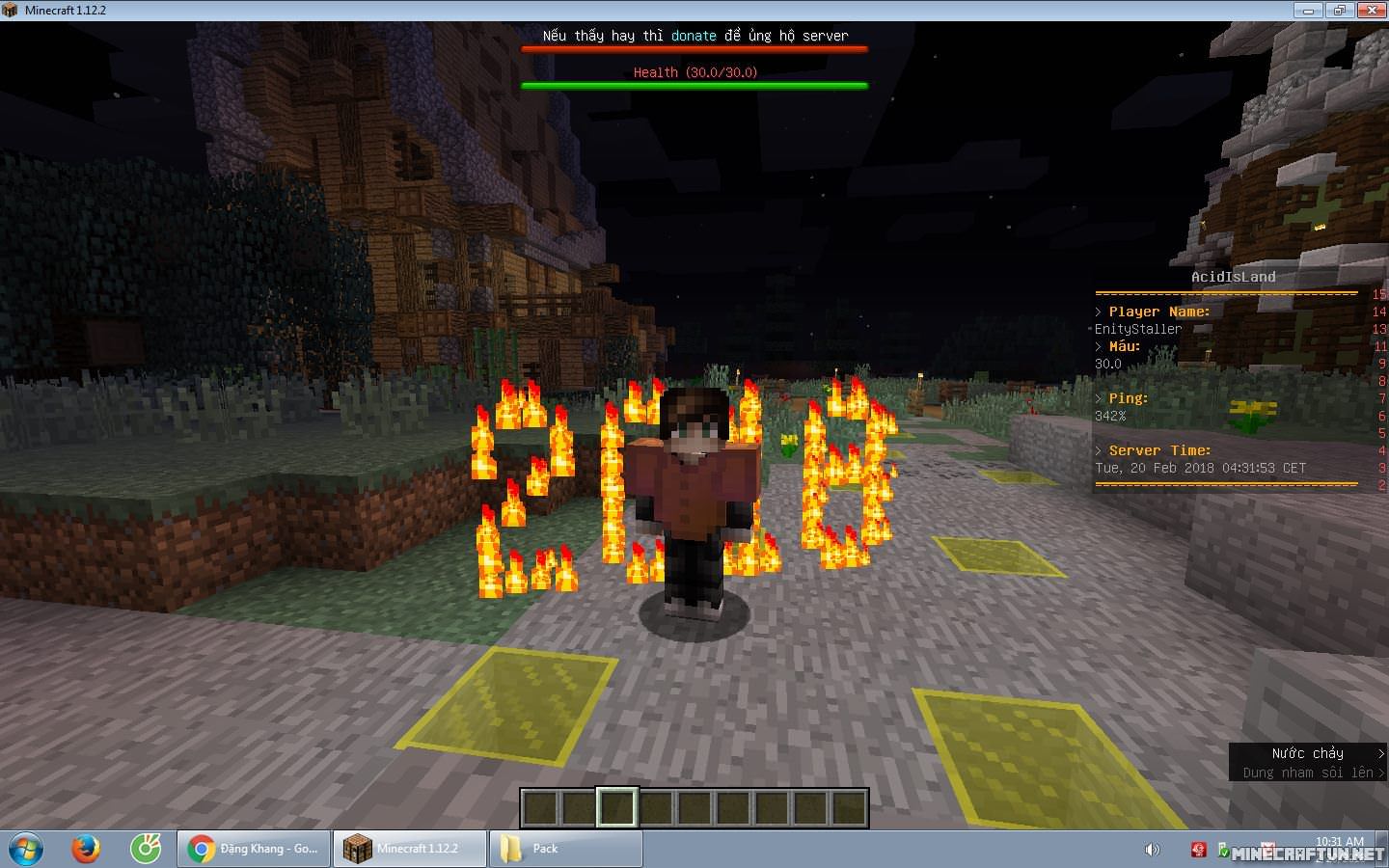This screenshot has width=1389, height=868.
Task: Select the highlighted hotbar slot
Action: pos(616,808)
